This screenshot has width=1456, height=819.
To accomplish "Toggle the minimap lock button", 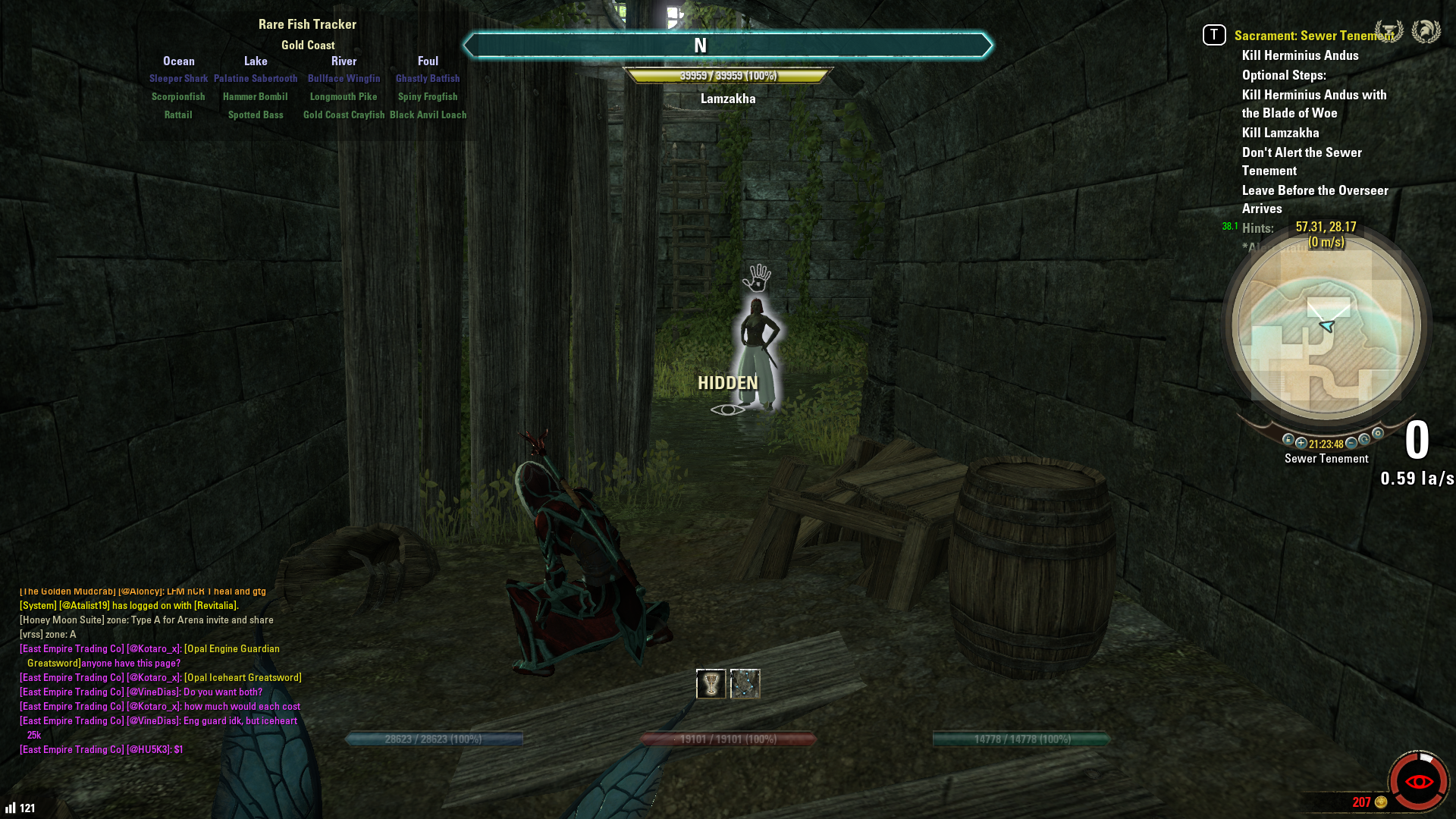I will [x=1288, y=440].
